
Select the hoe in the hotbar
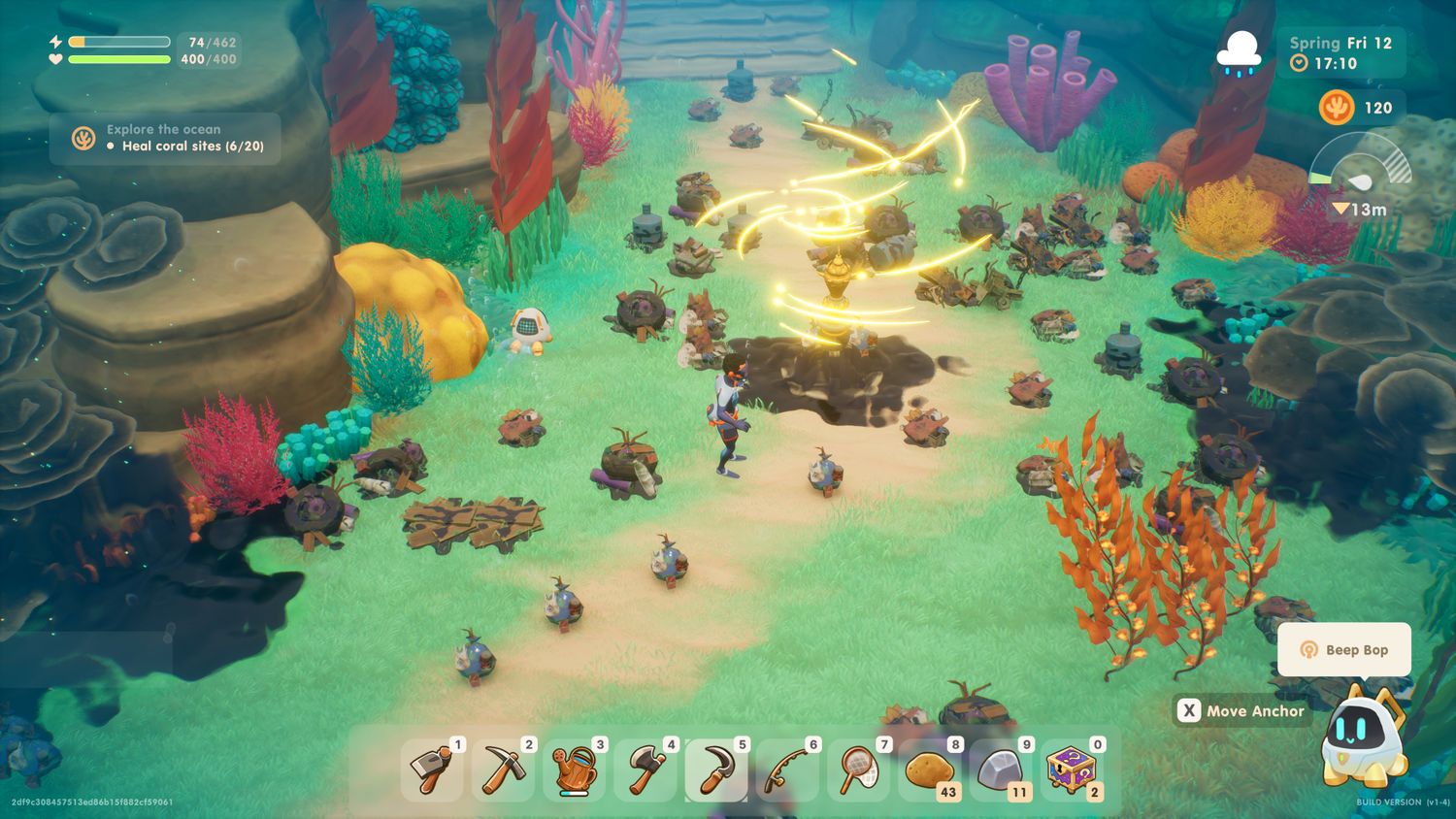pos(432,770)
